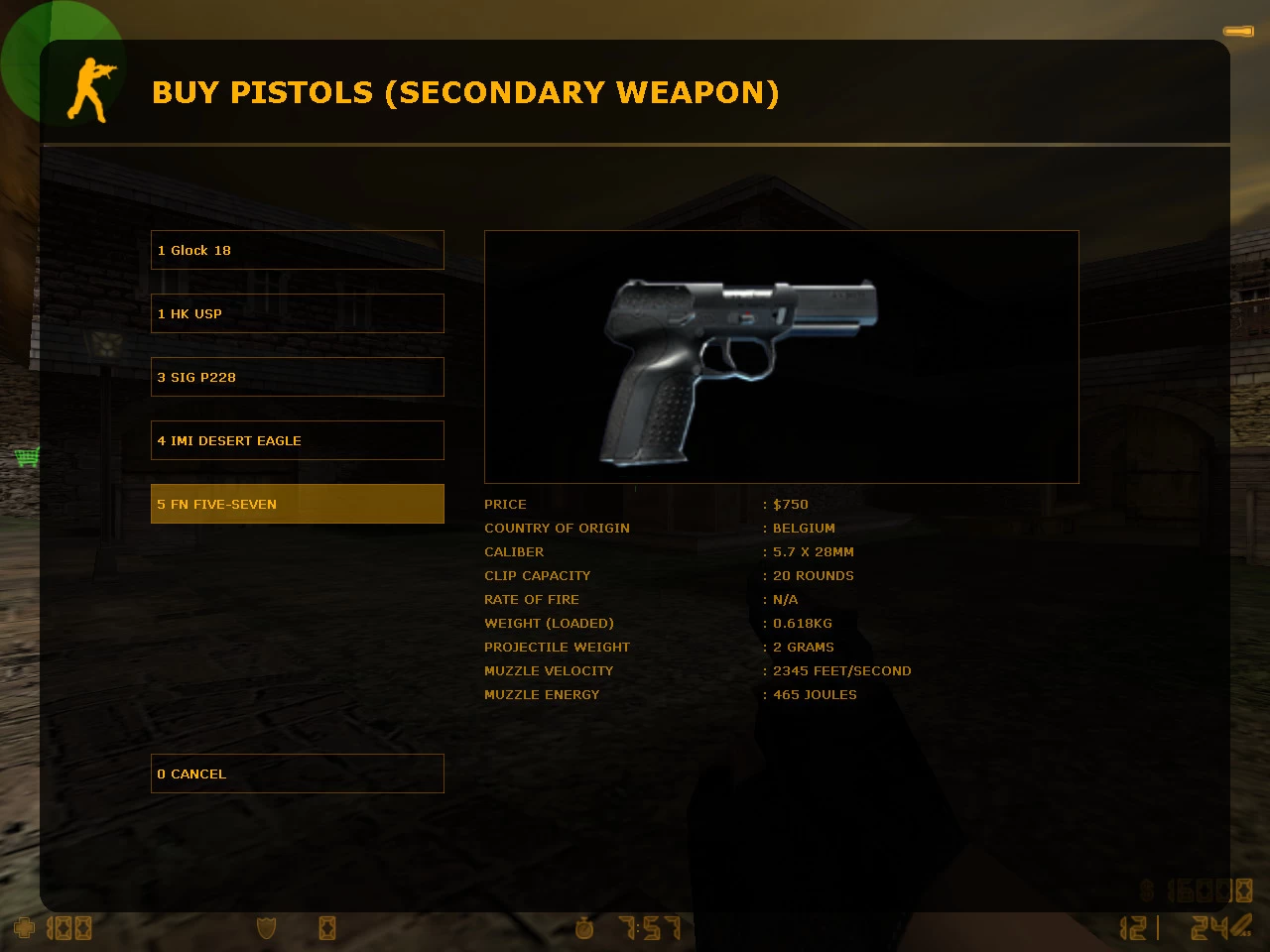Choose the HK USP pistol
The height and width of the screenshot is (952, 1270).
[x=297, y=313]
